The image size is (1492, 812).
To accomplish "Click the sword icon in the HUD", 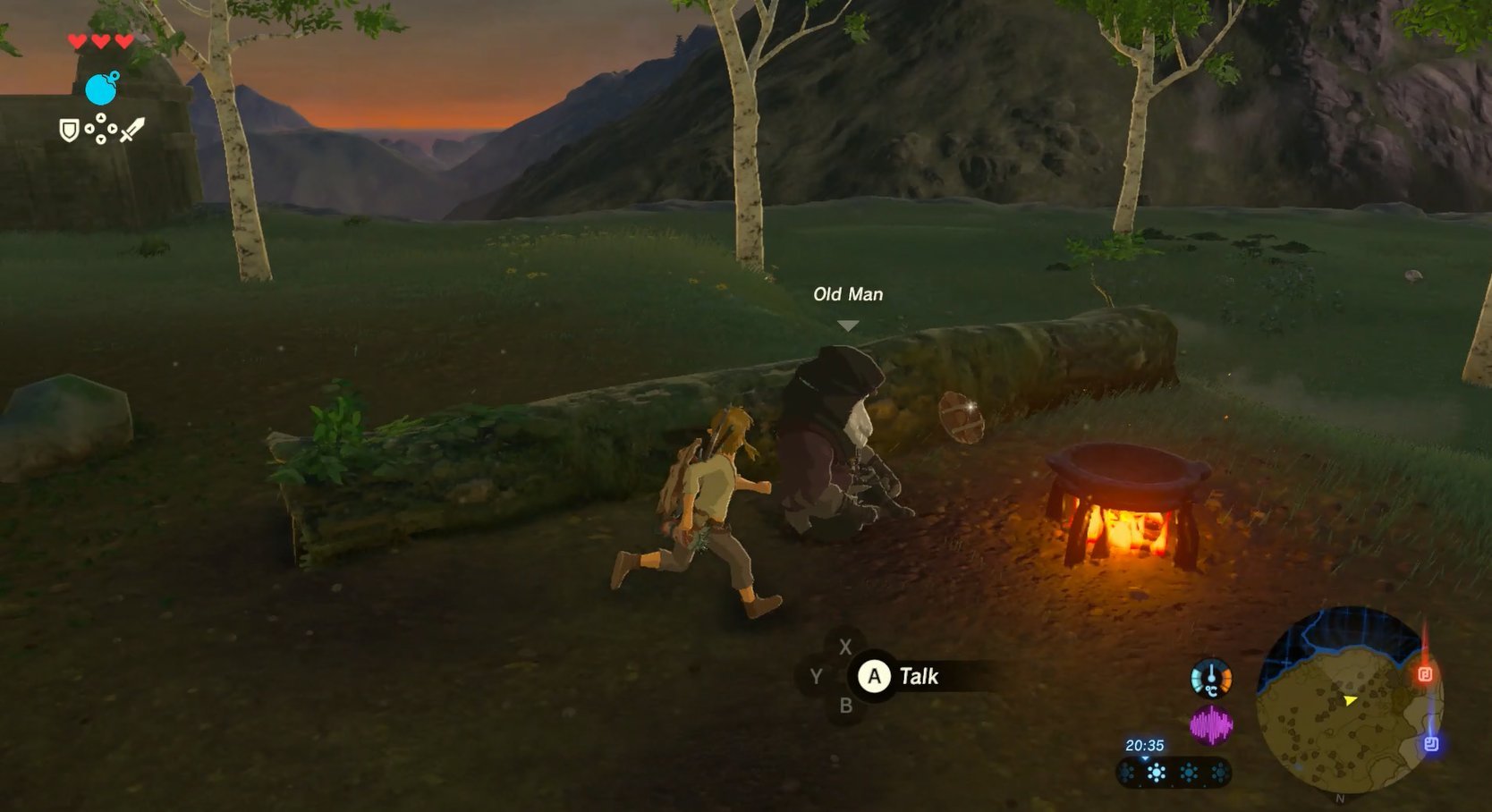I will click(132, 130).
